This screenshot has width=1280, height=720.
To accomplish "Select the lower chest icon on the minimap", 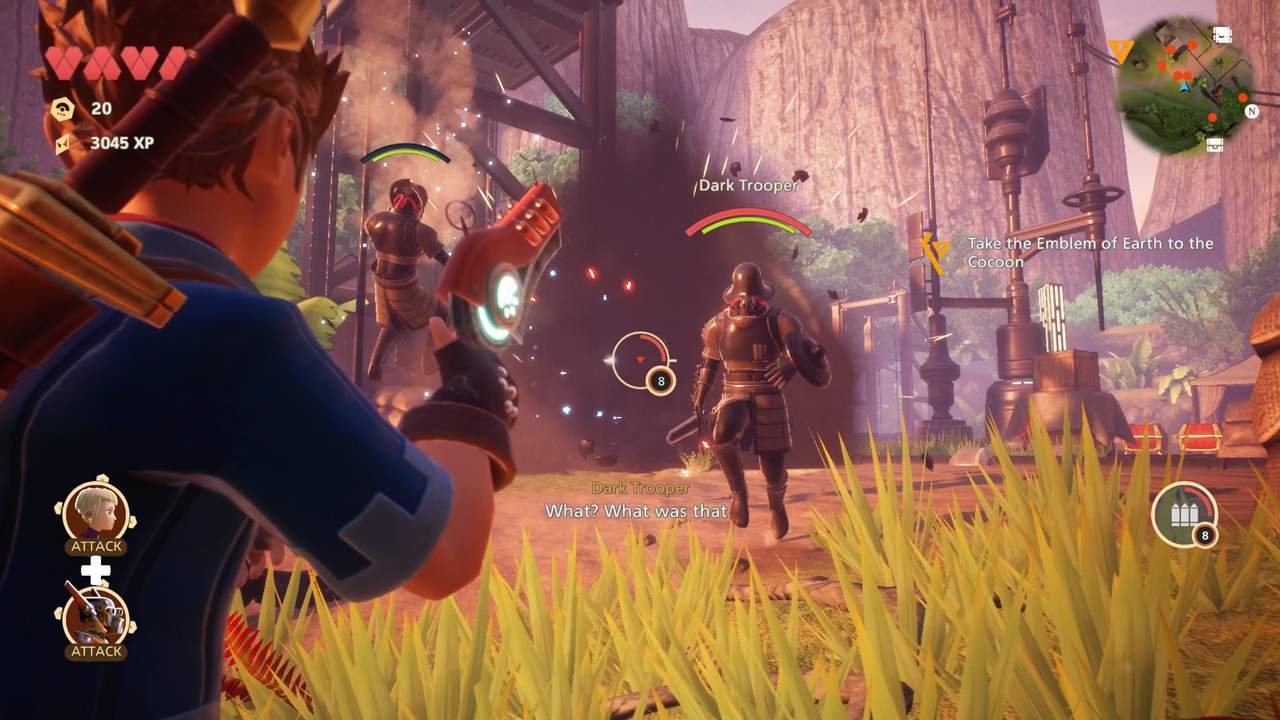I will click(1216, 144).
